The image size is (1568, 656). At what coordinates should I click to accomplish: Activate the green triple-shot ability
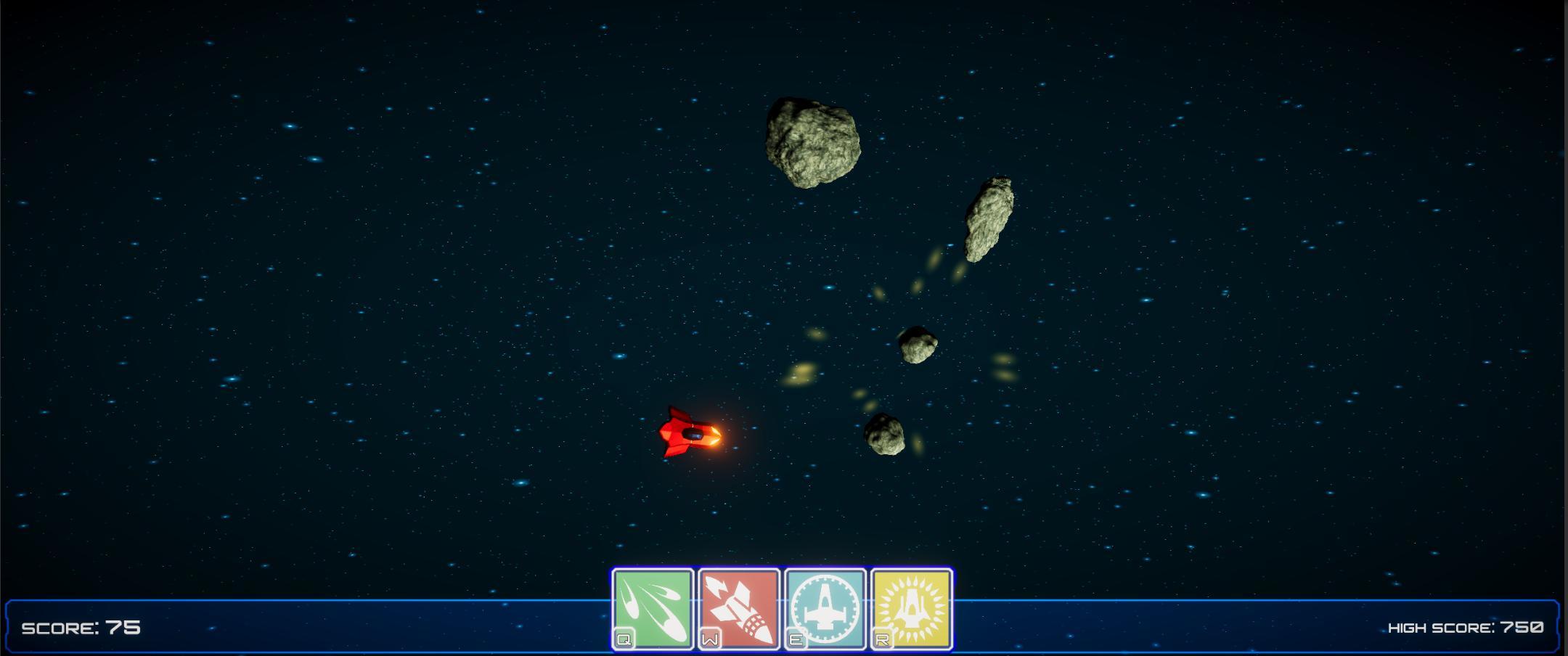653,608
